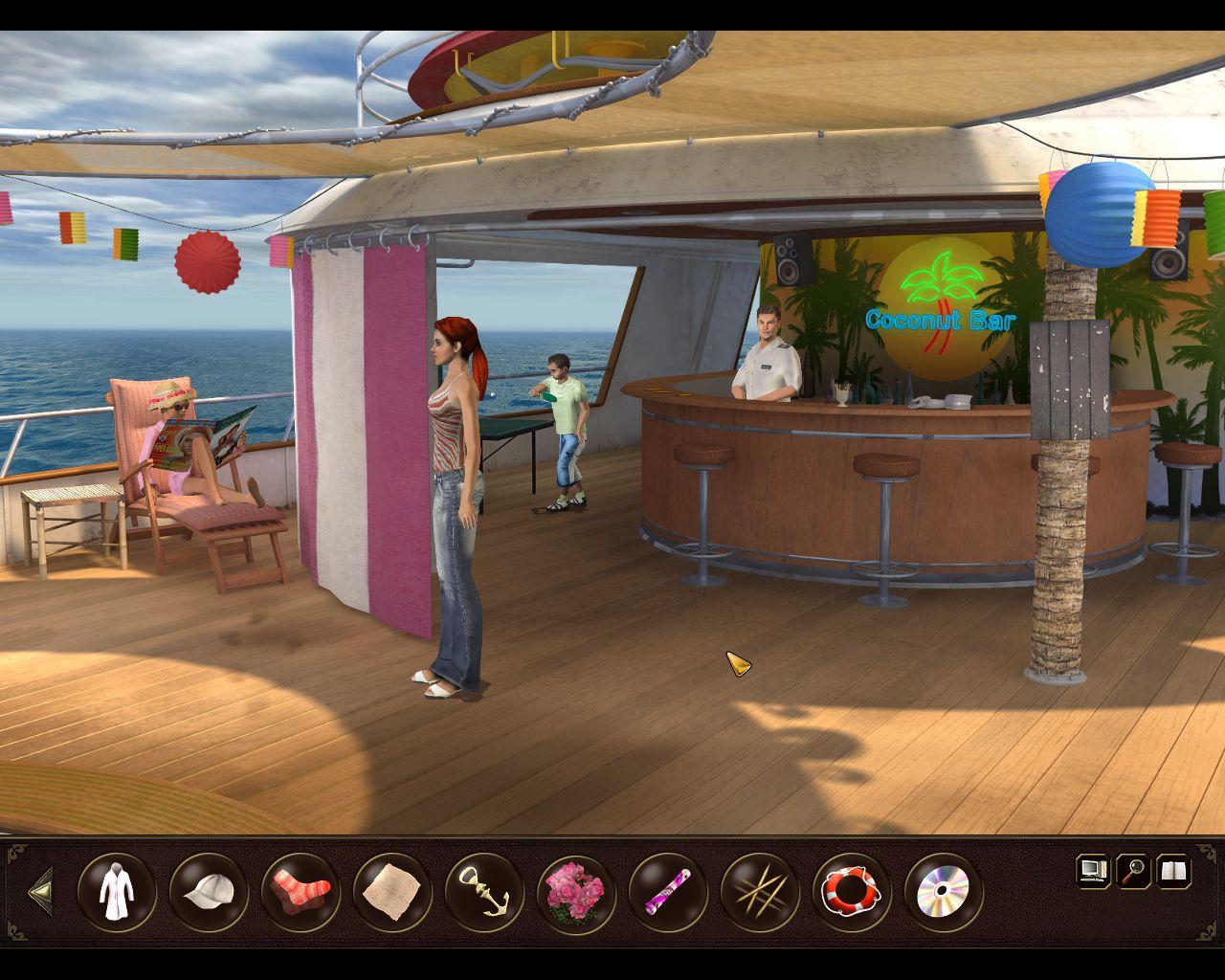This screenshot has width=1225, height=980.
Task: Open the computer monitor menu icon
Action: (x=1091, y=871)
